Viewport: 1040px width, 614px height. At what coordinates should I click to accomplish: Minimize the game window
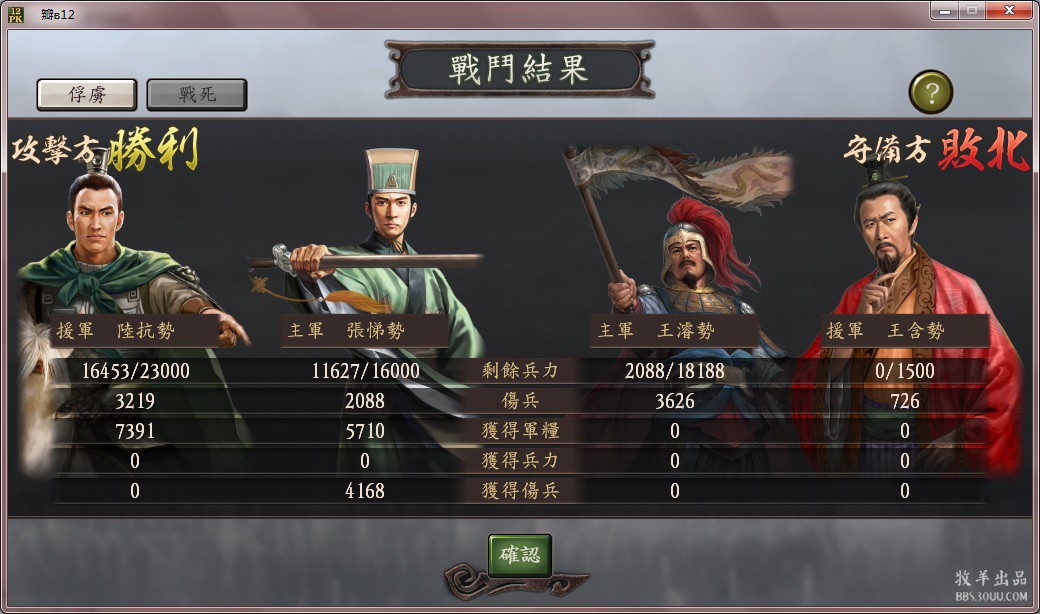[943, 10]
